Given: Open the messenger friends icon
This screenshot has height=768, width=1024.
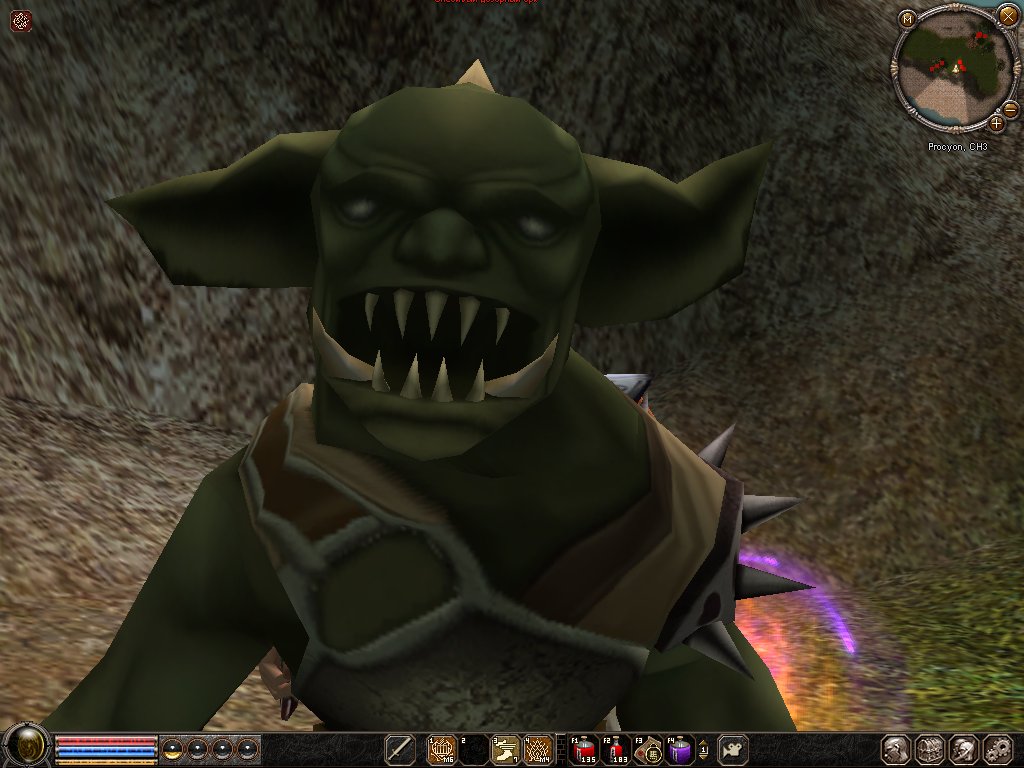Looking at the screenshot, I should [x=964, y=749].
